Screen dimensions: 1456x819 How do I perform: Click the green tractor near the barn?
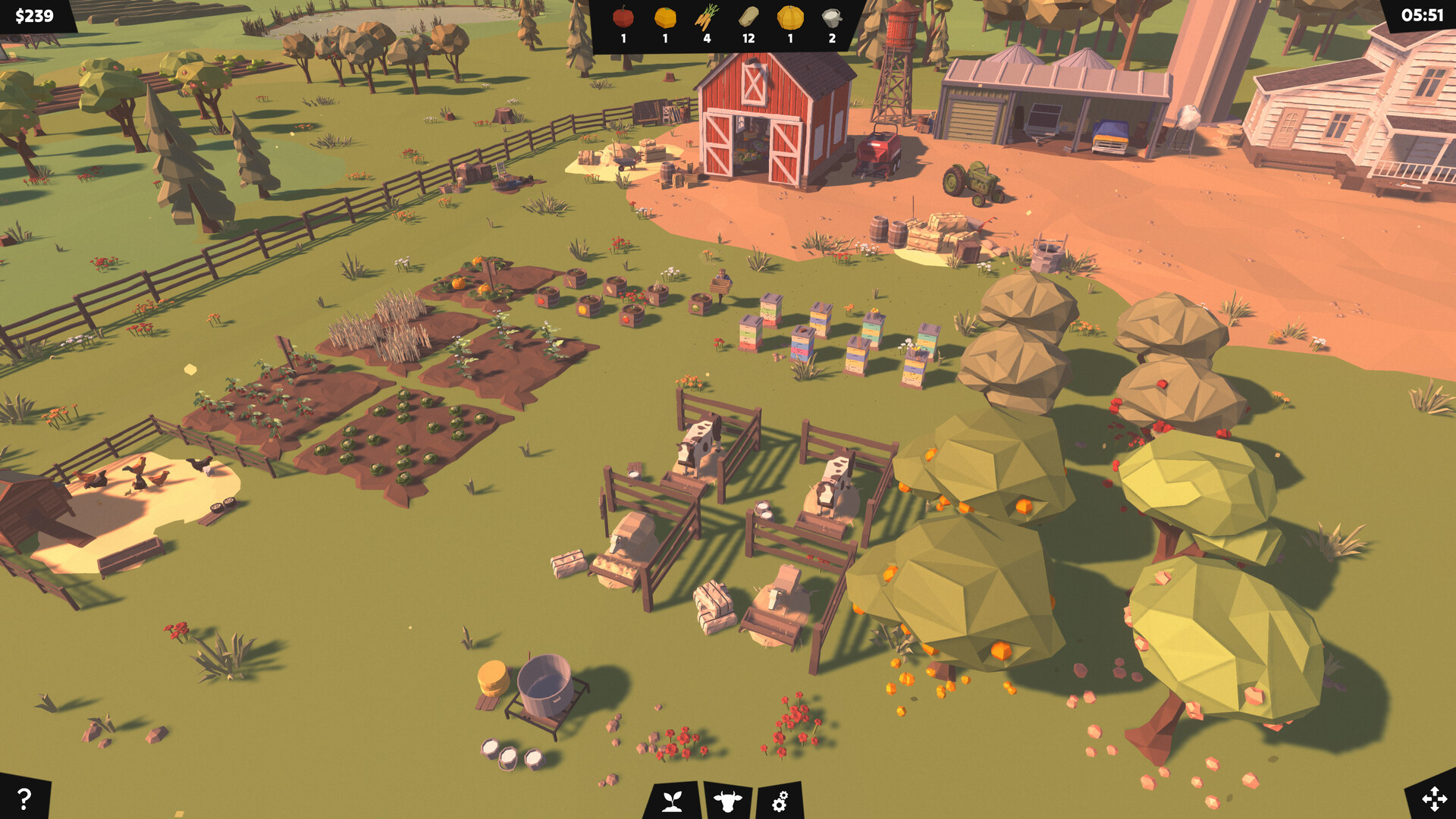[971, 182]
